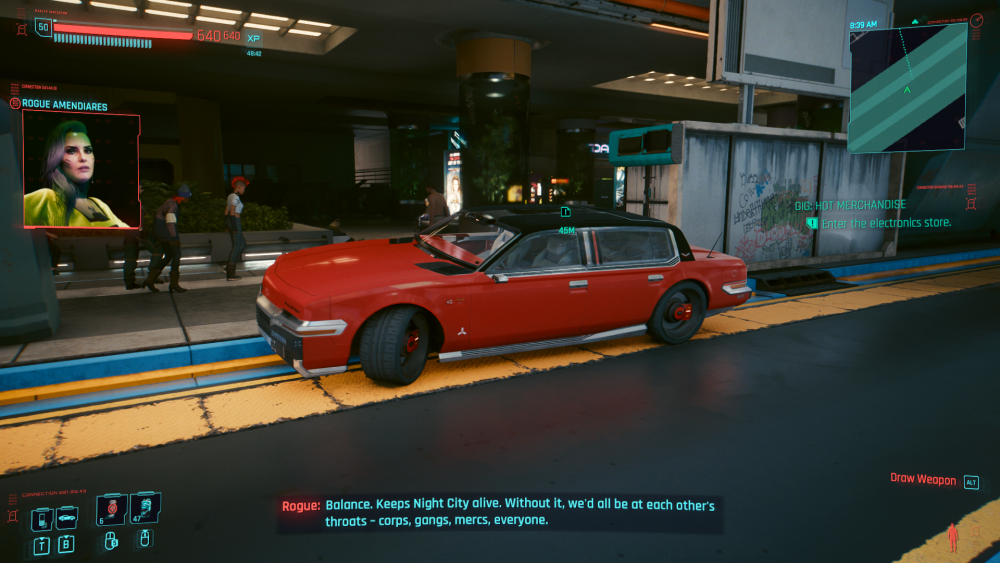1000x563 pixels.
Task: Open the minimap
Action: (x=907, y=88)
